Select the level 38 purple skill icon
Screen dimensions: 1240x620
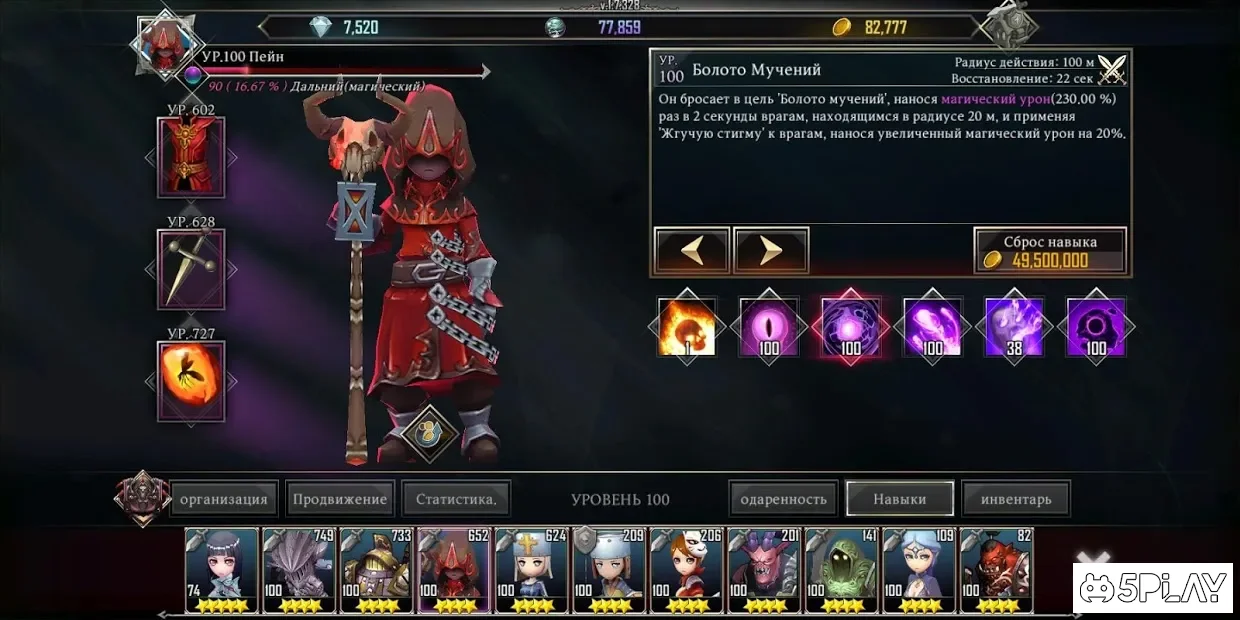(x=1015, y=327)
